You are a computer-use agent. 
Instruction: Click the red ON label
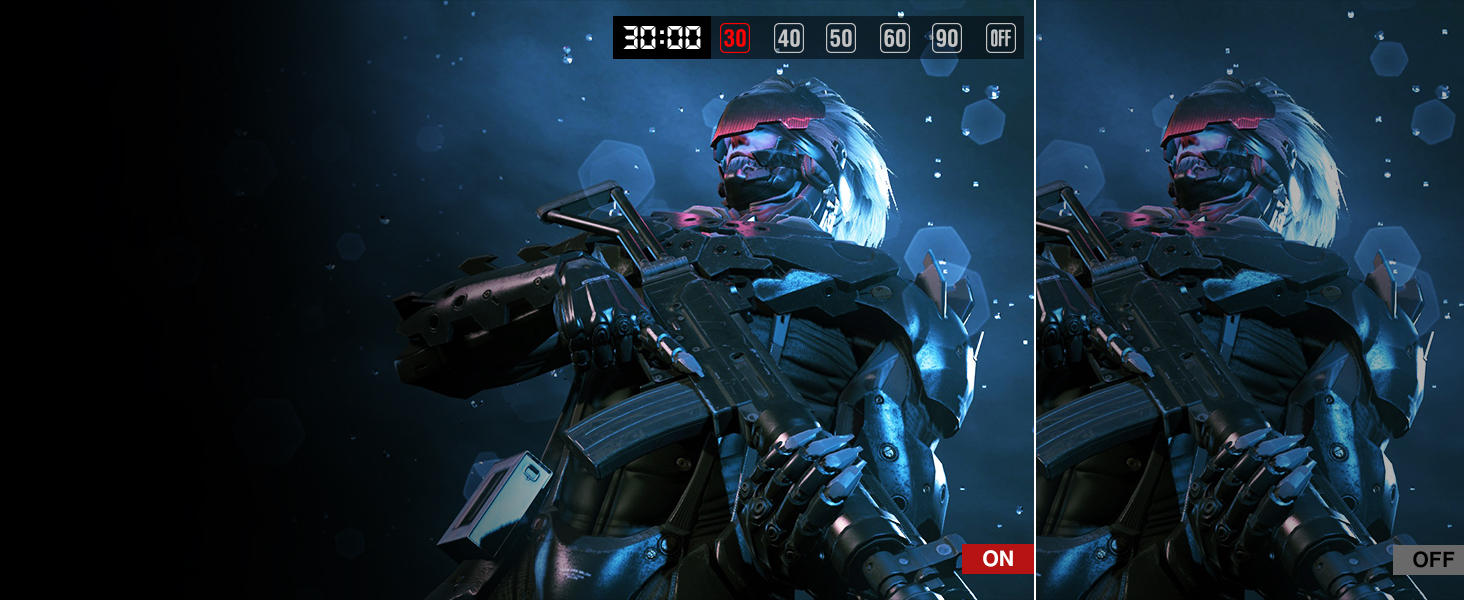[997, 559]
